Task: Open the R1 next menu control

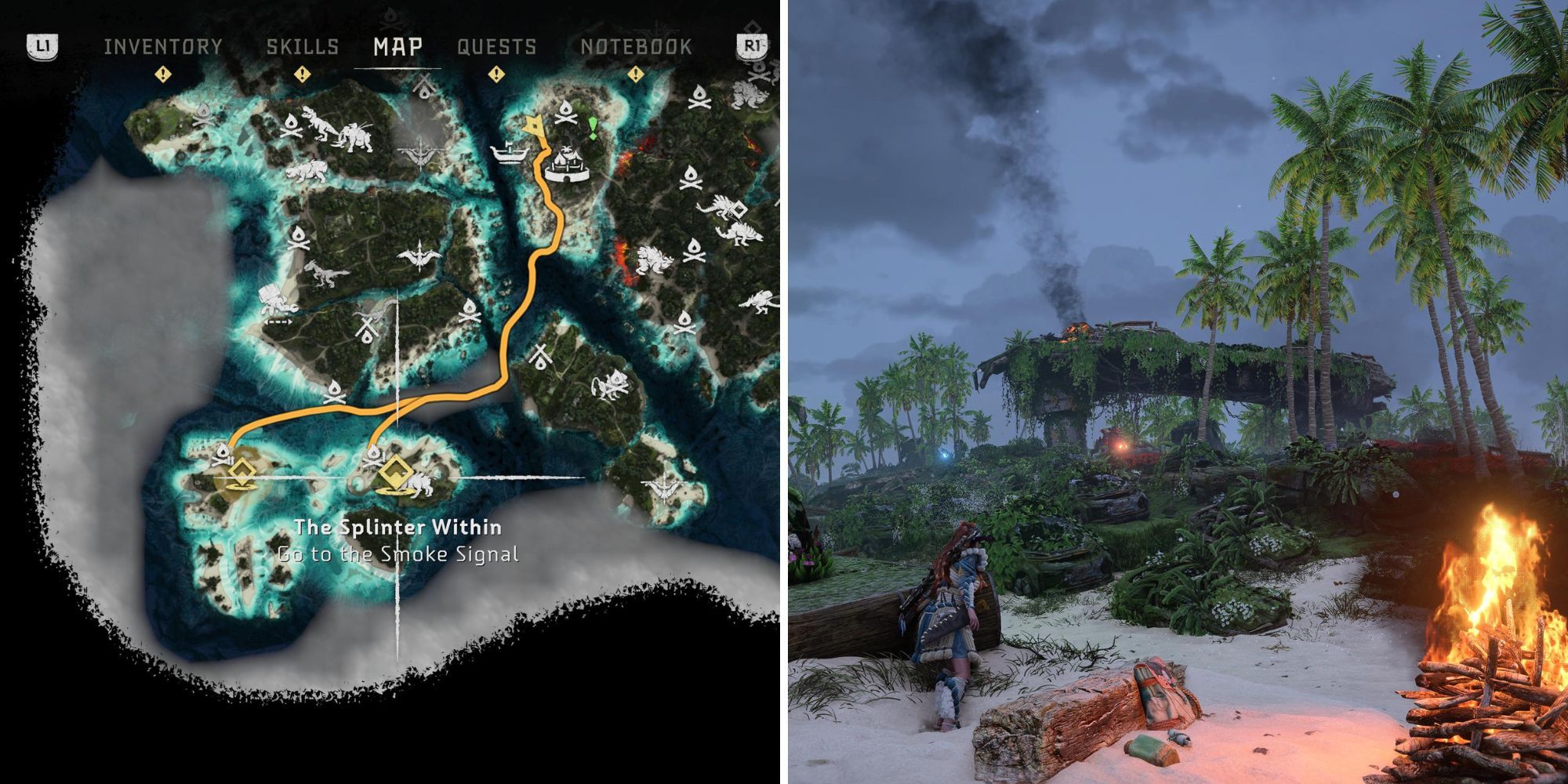Action: click(753, 47)
